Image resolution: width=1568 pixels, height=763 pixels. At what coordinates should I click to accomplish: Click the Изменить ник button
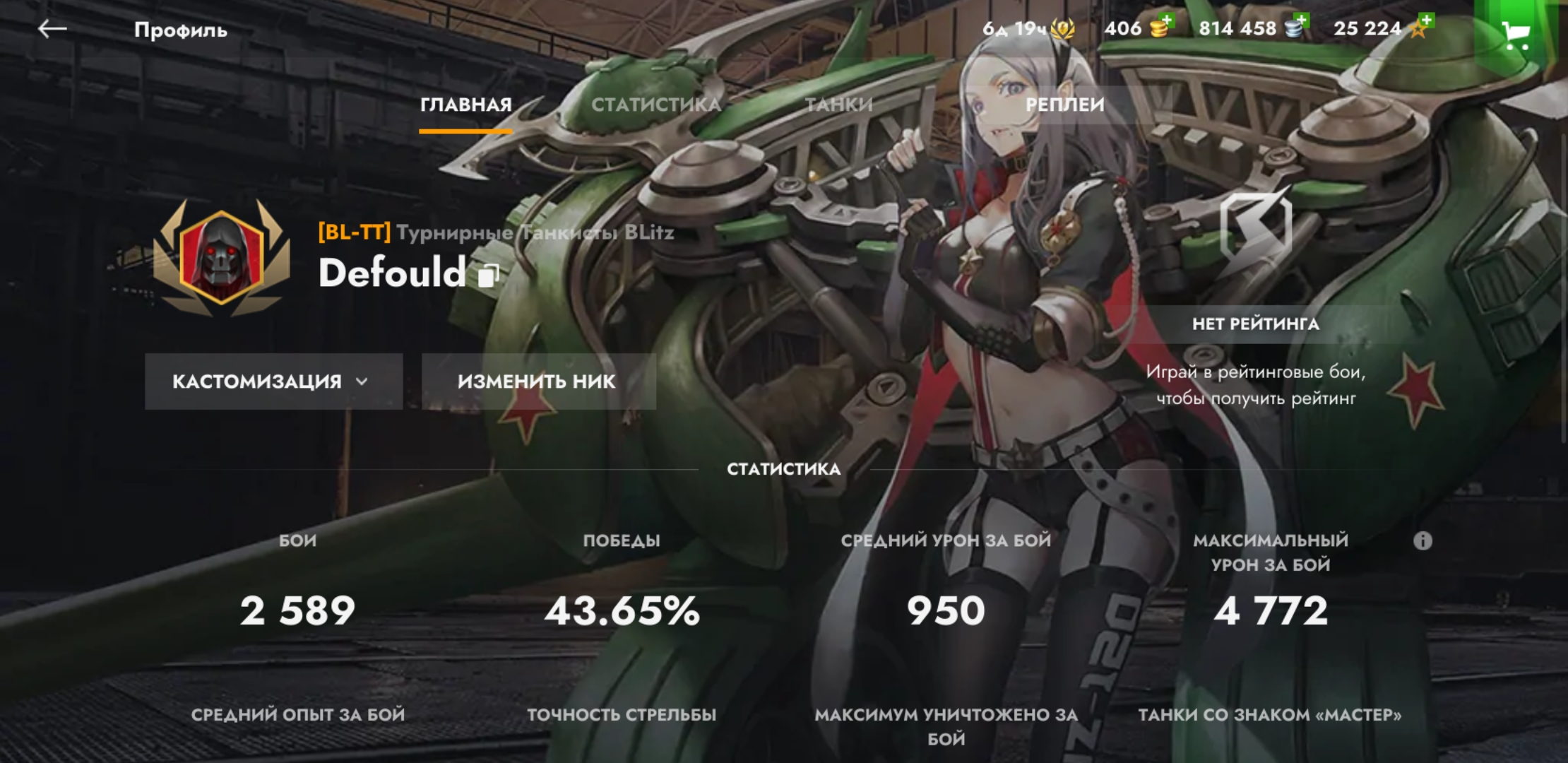click(538, 381)
